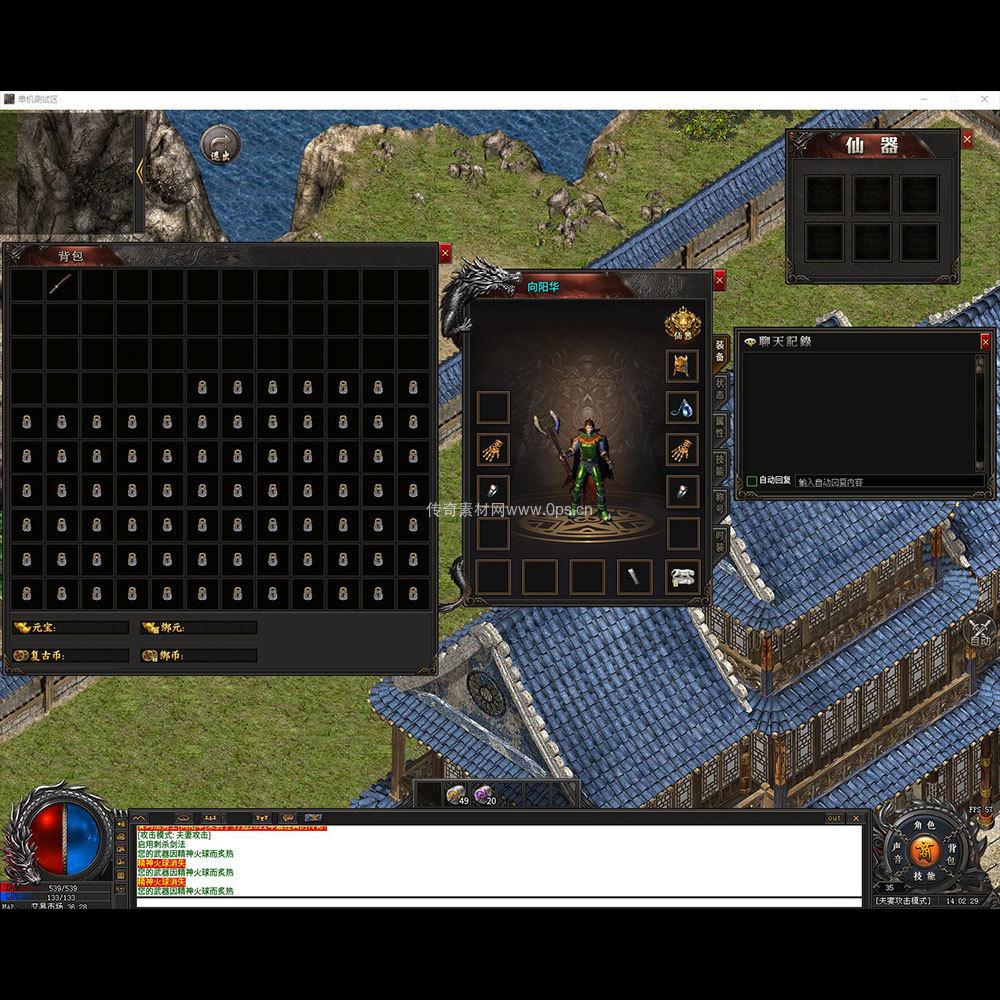
Task: Switch to the 属性 attributes tab
Action: (x=720, y=427)
